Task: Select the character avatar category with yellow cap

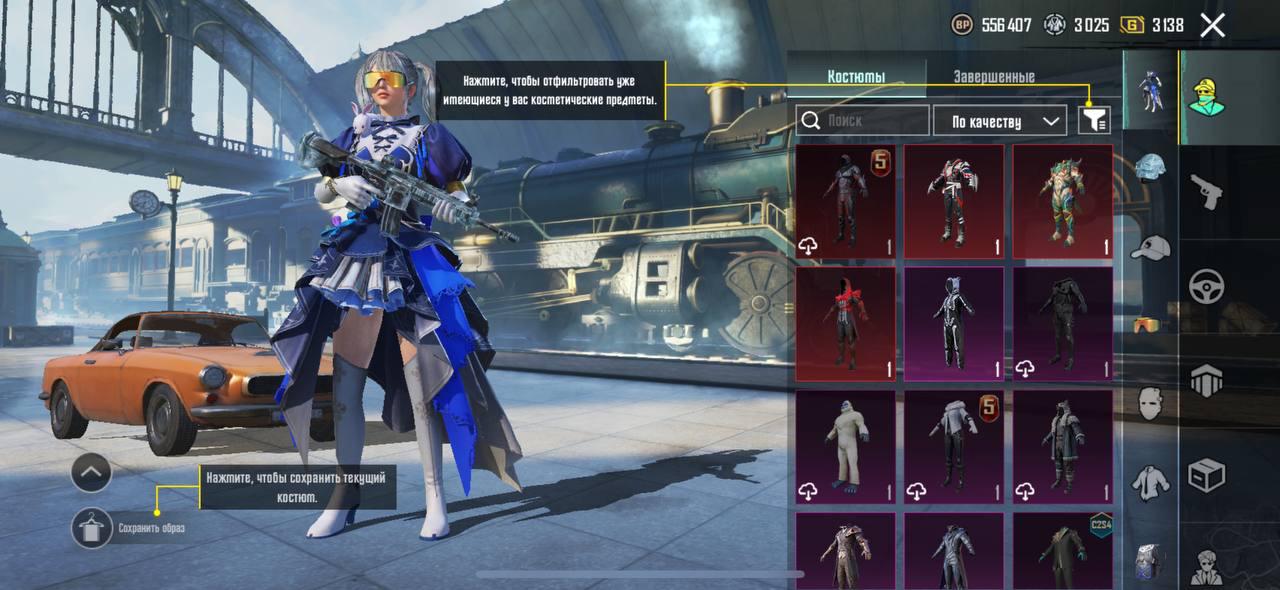Action: (1207, 97)
